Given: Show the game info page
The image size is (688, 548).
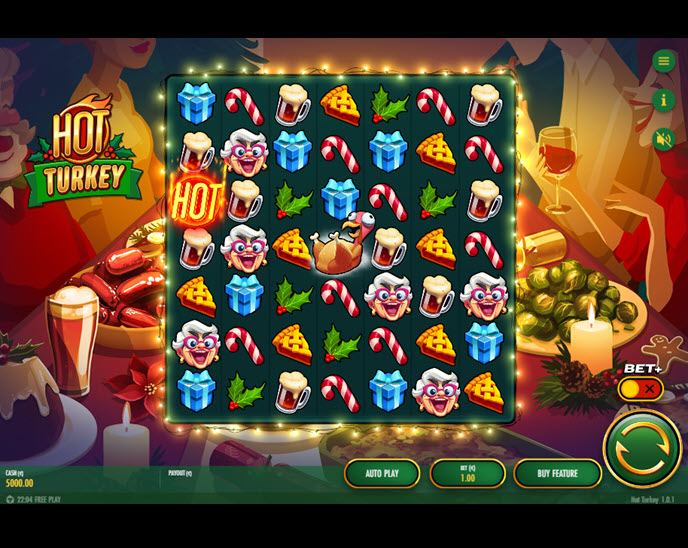Looking at the screenshot, I should tap(663, 100).
